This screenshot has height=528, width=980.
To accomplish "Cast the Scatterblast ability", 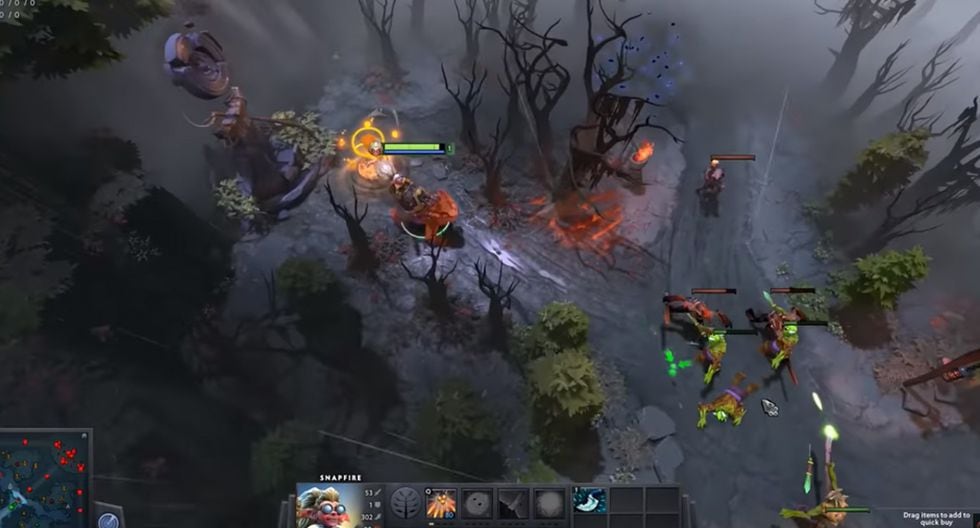I will click(x=441, y=503).
